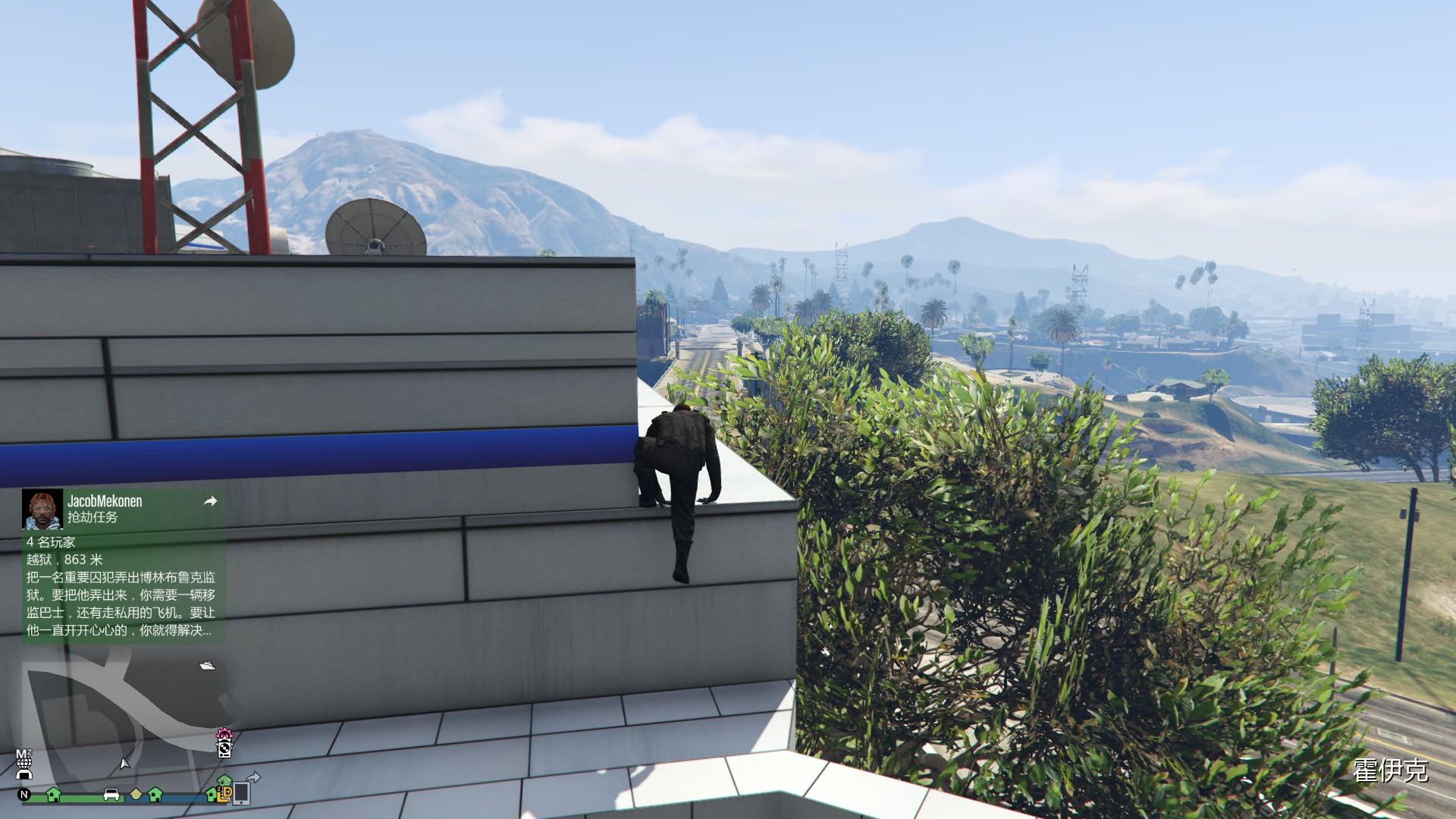Viewport: 1456px width, 819px height.
Task: Click the N compass marker on the minimap
Action: coord(23,795)
